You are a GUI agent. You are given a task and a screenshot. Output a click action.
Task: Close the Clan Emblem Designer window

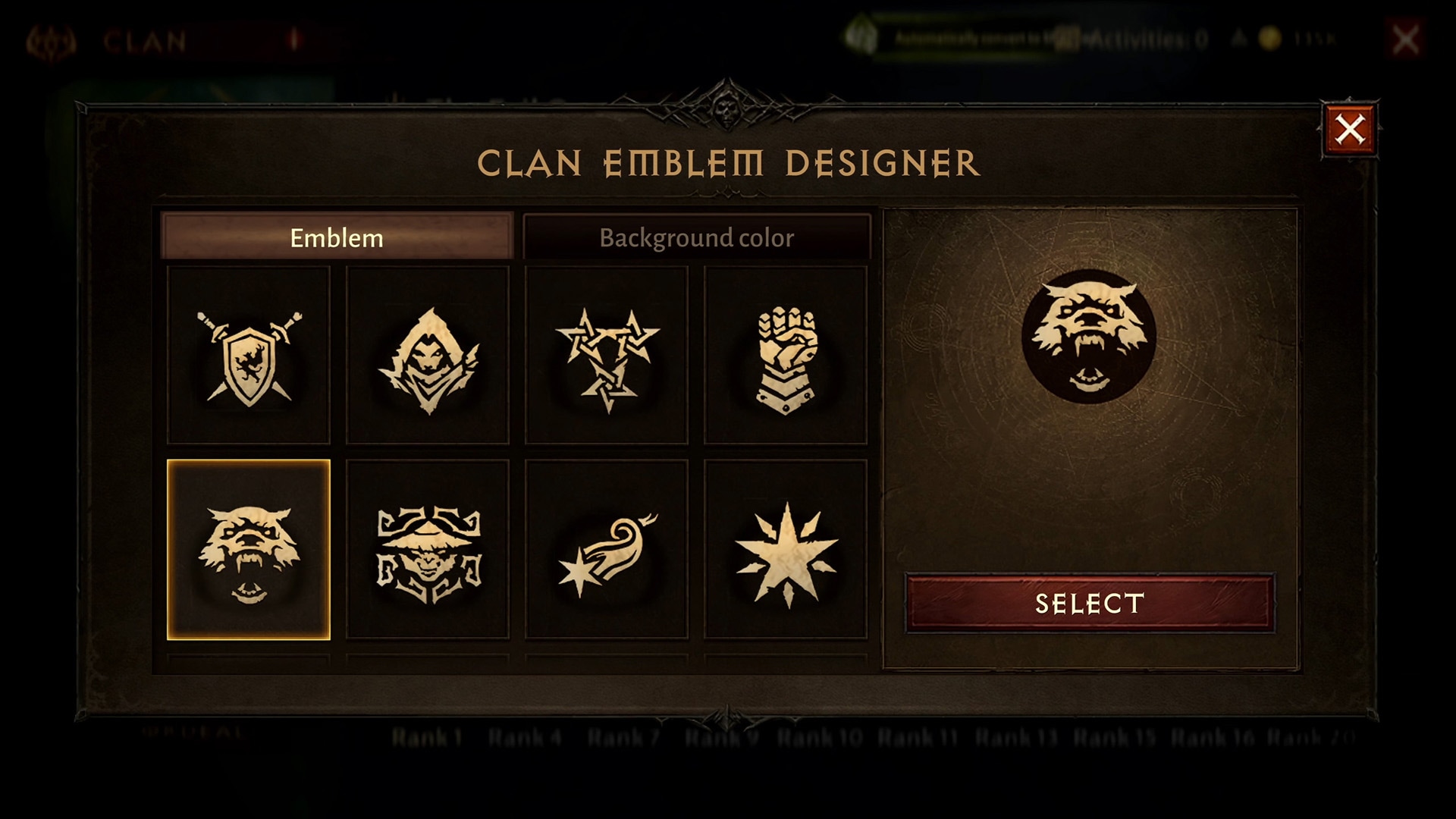click(x=1350, y=130)
